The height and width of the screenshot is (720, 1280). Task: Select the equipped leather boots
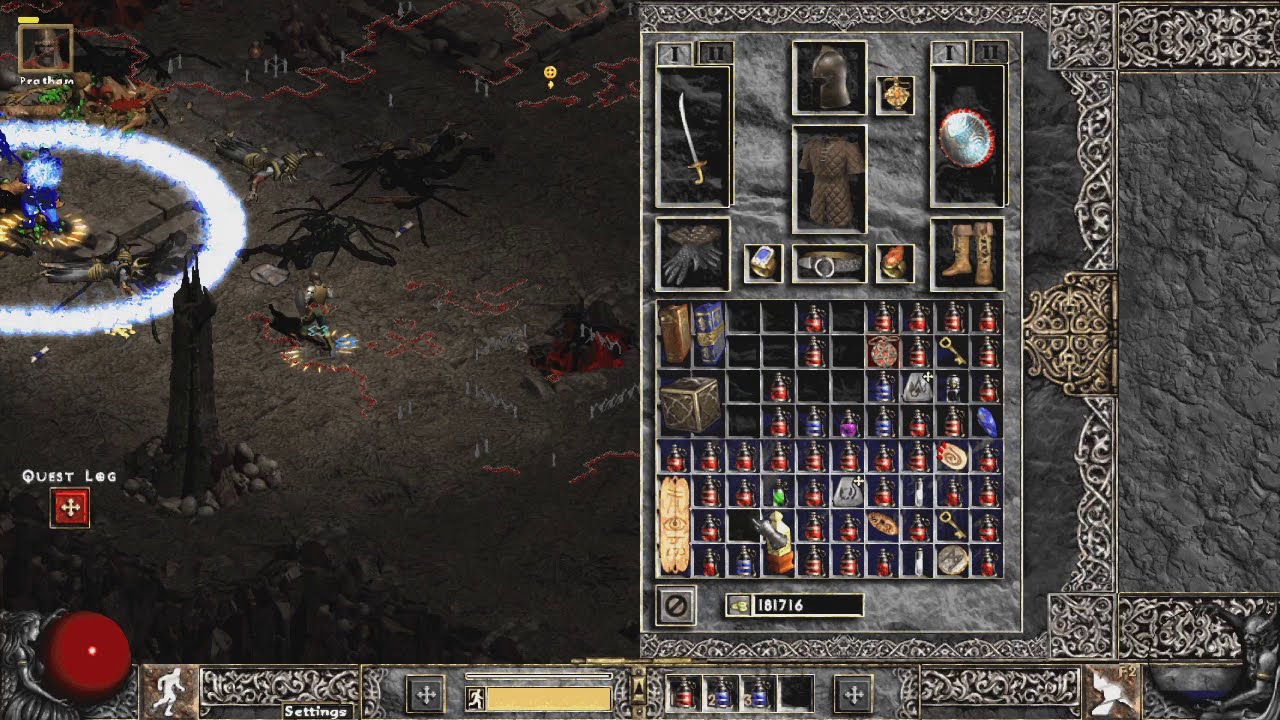[x=966, y=254]
